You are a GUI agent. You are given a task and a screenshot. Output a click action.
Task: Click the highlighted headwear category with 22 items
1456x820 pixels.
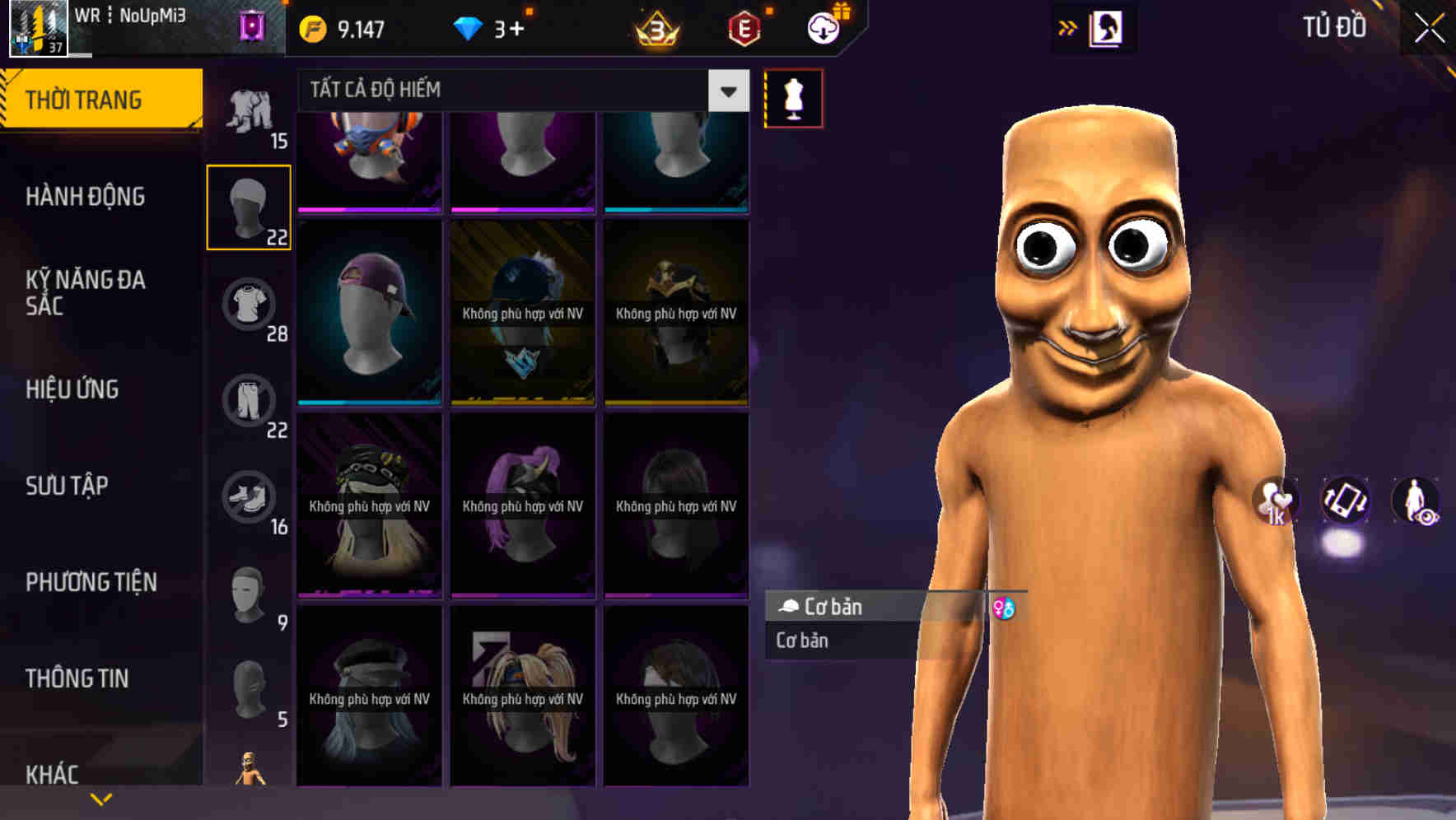point(249,206)
